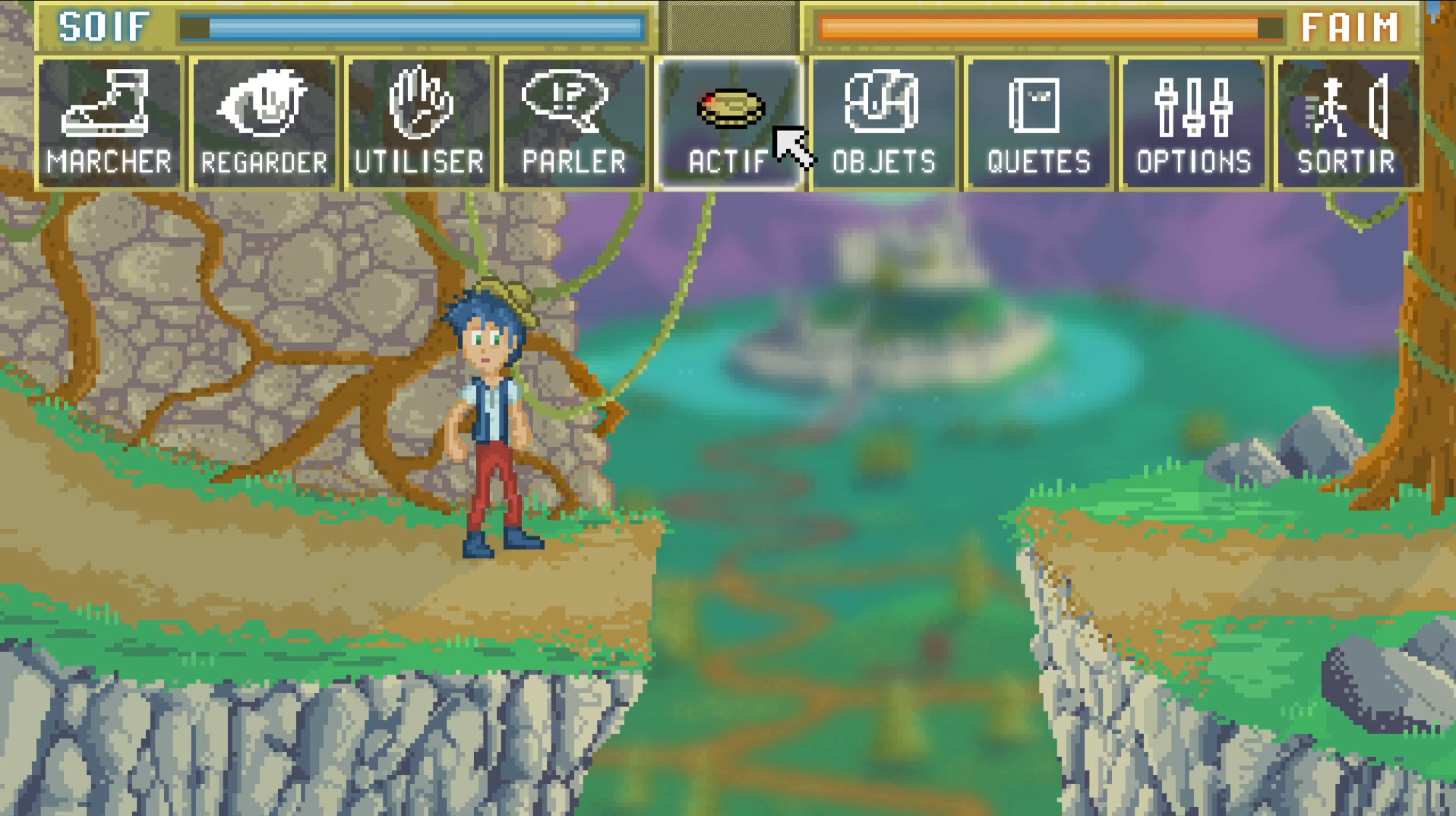Viewport: 1456px width, 816px height.
Task: Click the ACTIF item icon
Action: click(x=731, y=111)
